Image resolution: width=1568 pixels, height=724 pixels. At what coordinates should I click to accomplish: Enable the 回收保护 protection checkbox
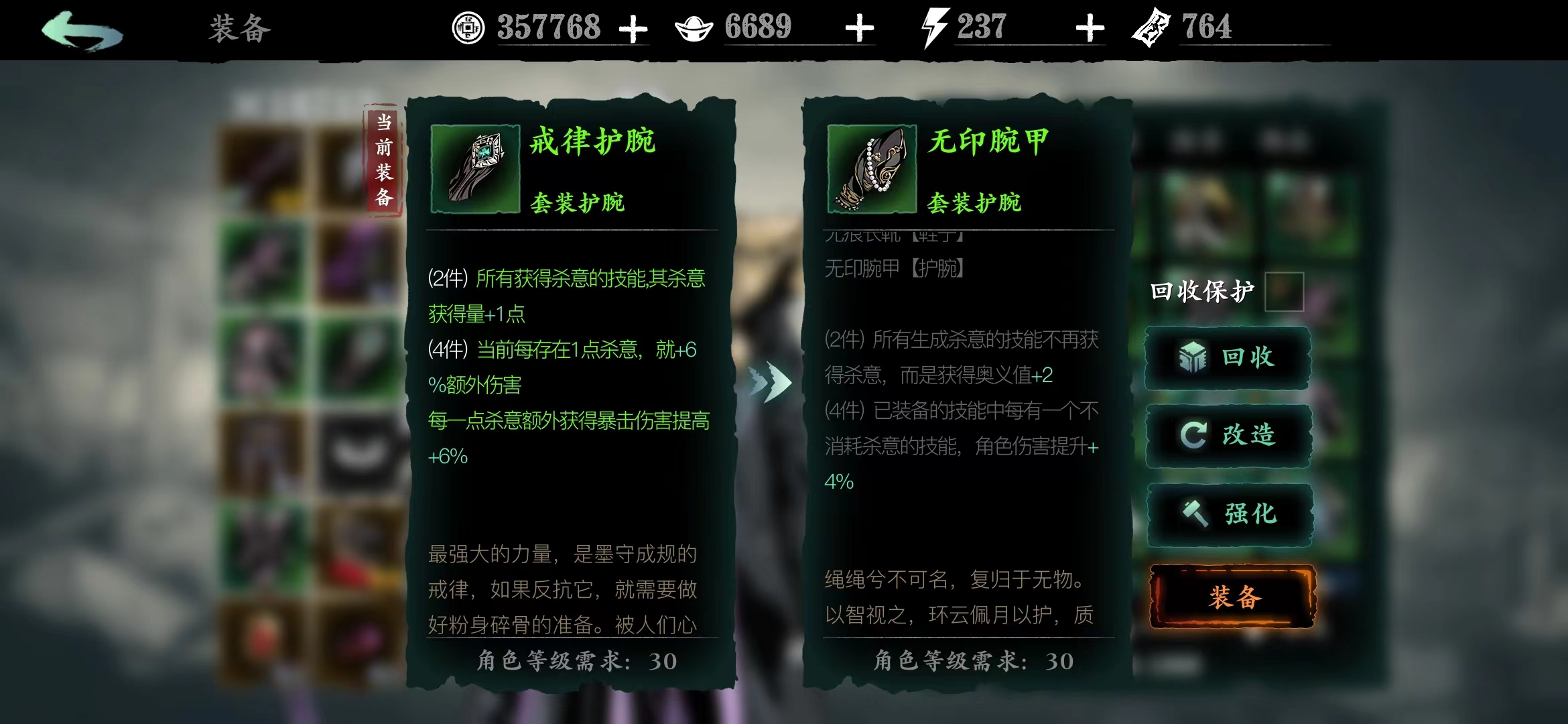point(1285,292)
